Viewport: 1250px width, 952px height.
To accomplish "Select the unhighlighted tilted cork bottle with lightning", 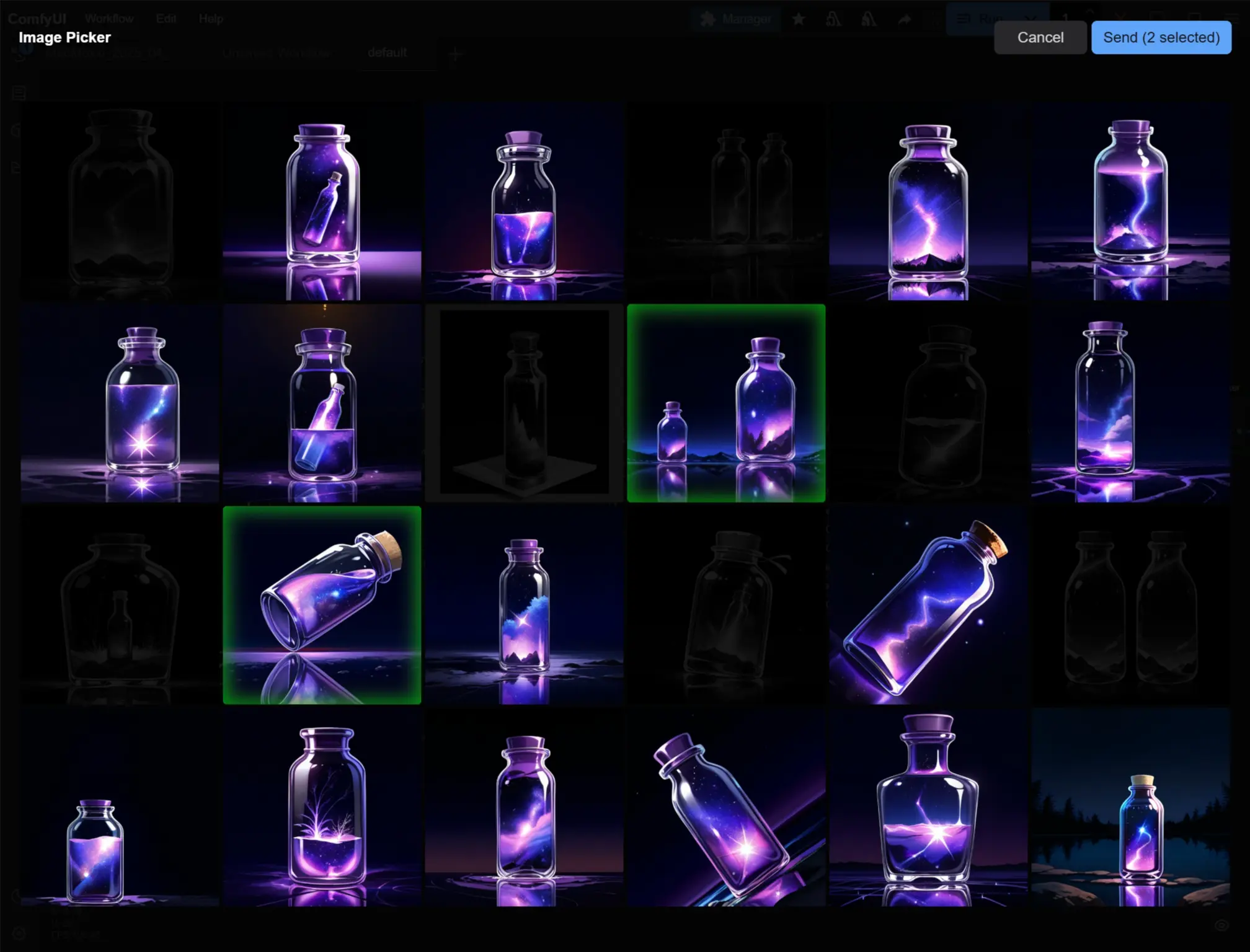I will pyautogui.click(x=928, y=605).
